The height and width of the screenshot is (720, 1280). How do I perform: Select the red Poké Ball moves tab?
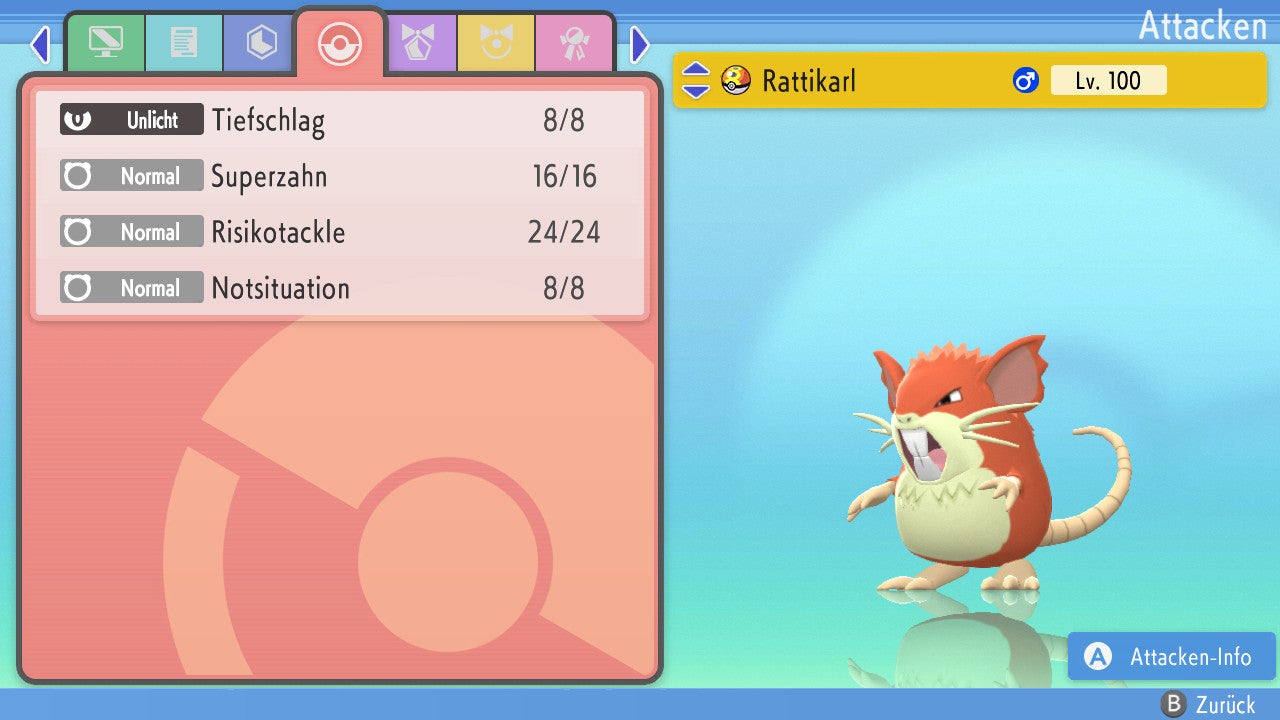339,43
